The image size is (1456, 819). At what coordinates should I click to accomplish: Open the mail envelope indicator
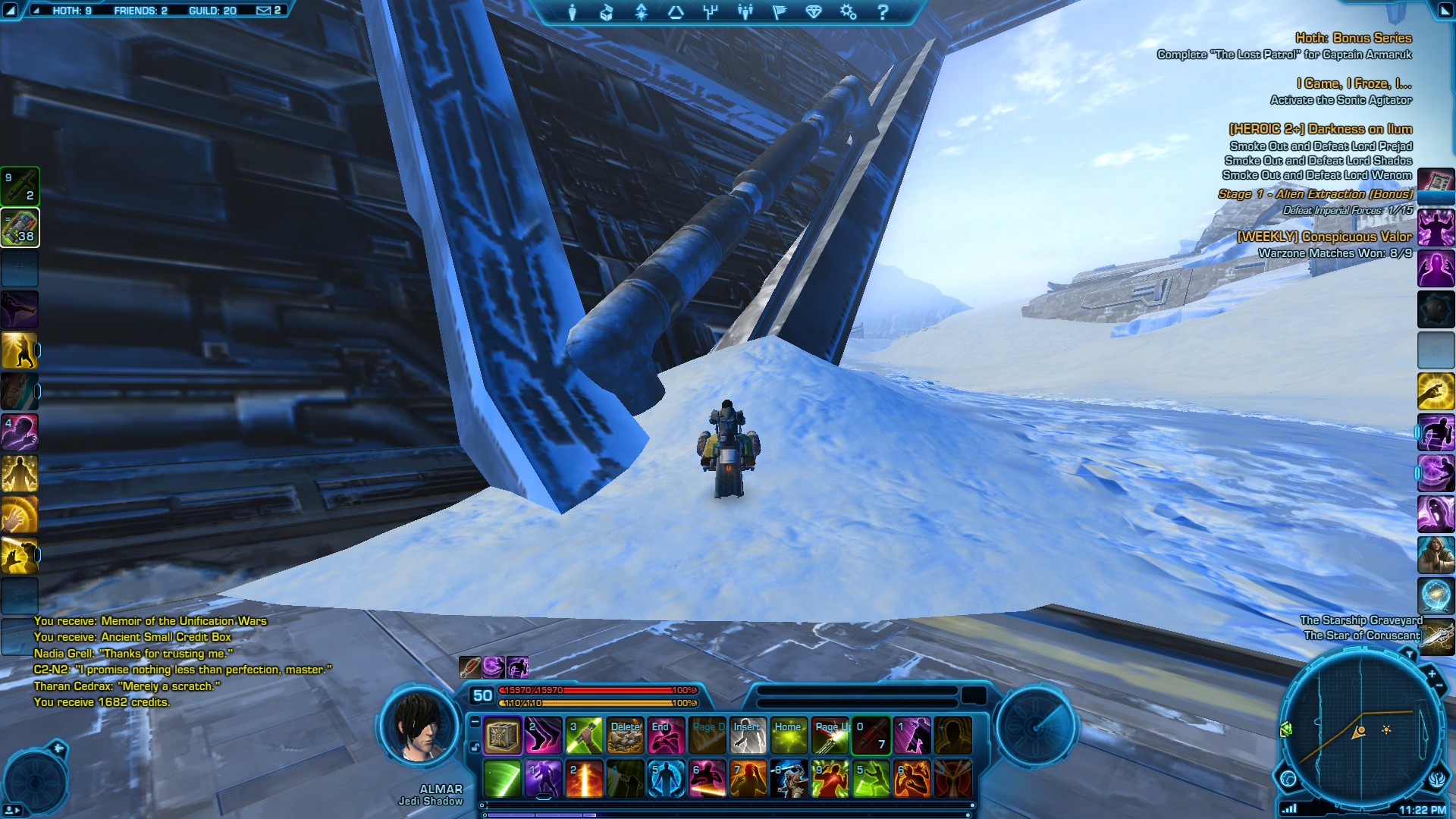[264, 11]
